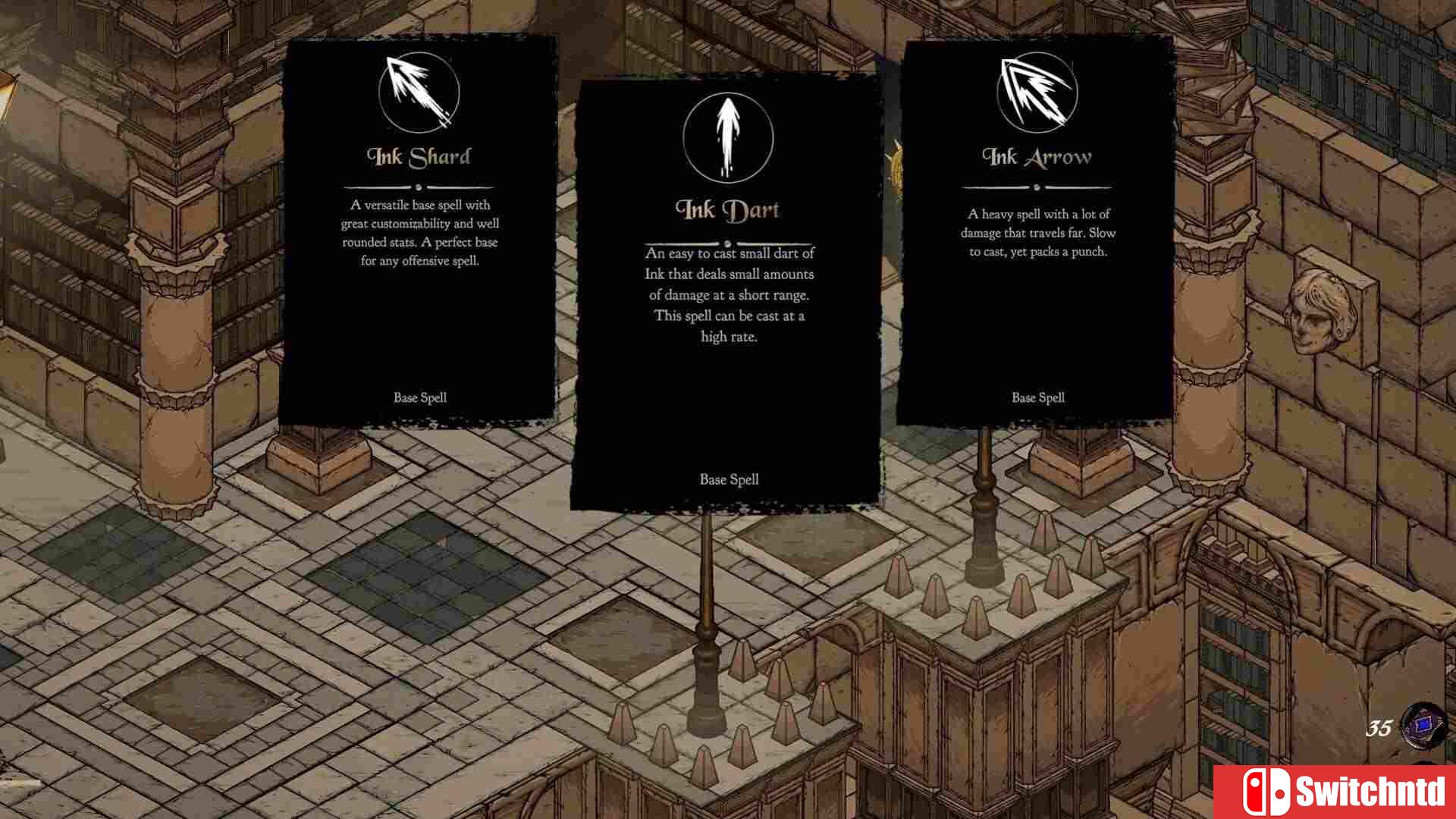
Task: Click the purple gem currency icon
Action: 1424,726
